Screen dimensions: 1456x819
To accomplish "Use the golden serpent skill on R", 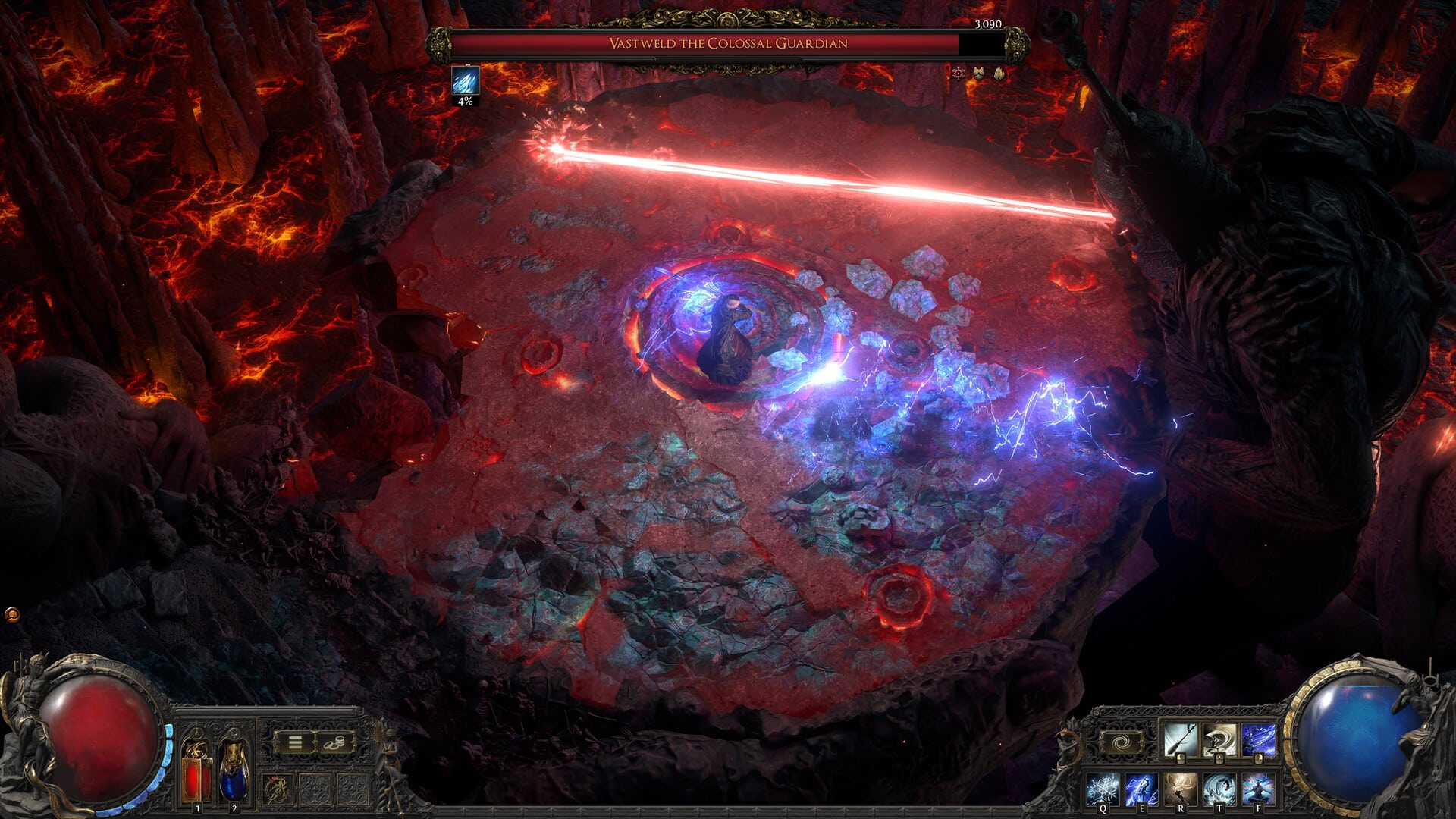I will pos(1180,789).
